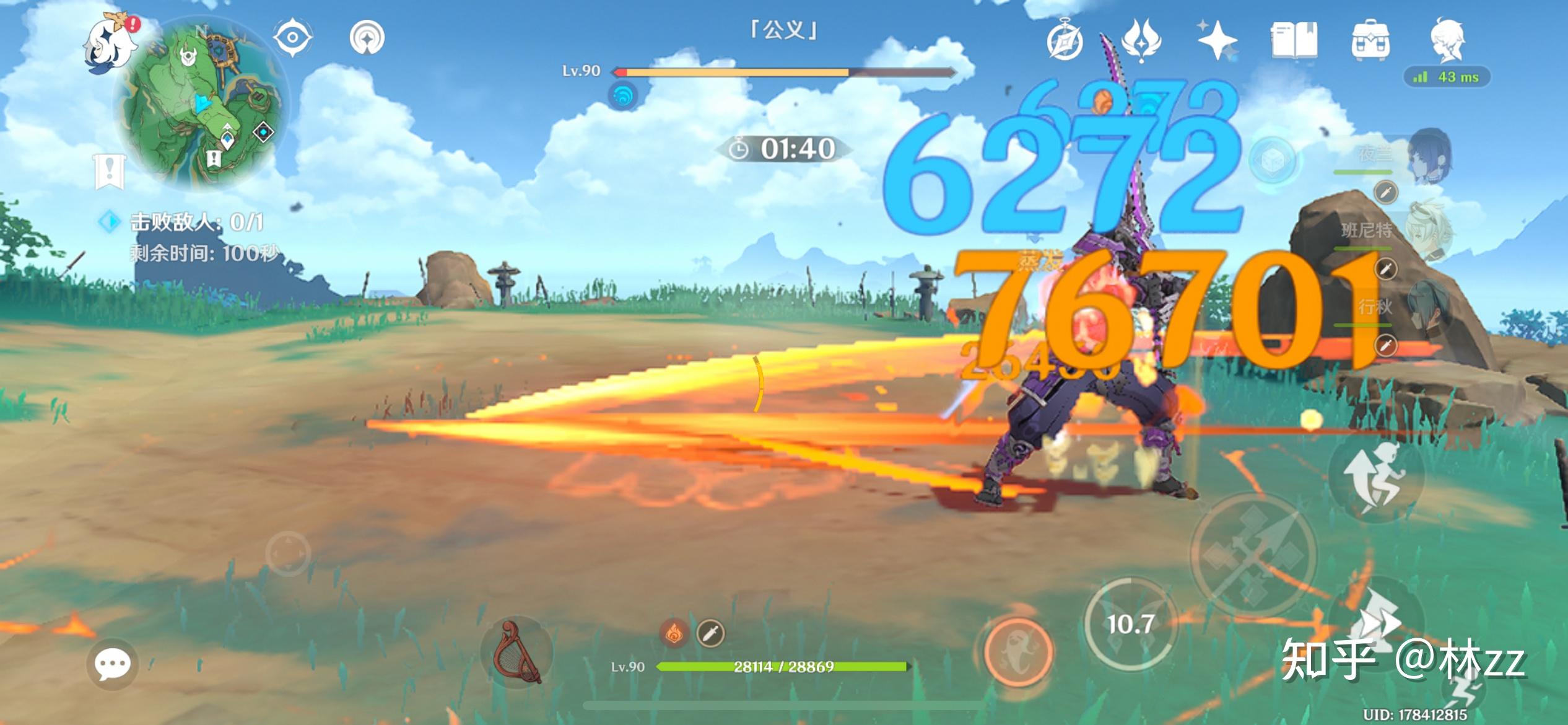Use the harp gadget
Viewport: 1568px width, 725px height.
click(x=518, y=652)
